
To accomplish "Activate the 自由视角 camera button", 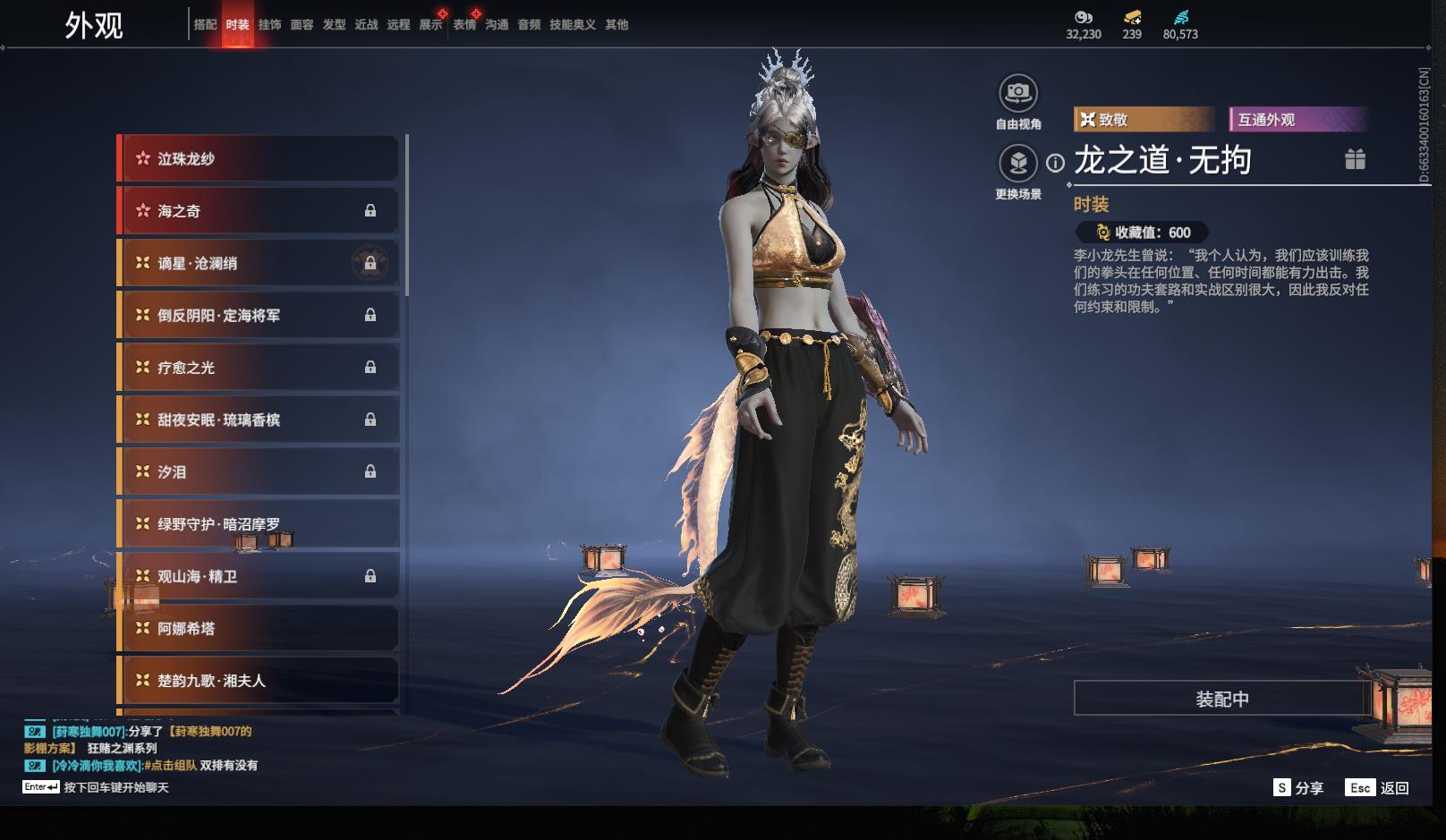I will pyautogui.click(x=1018, y=93).
